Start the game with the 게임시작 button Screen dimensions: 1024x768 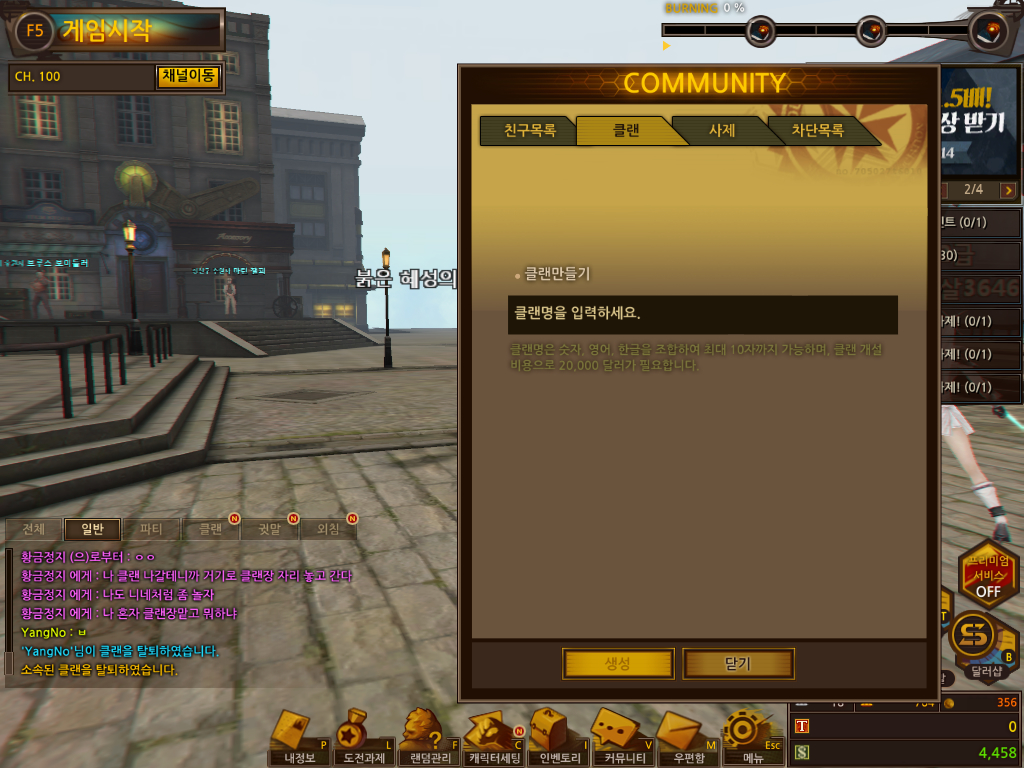pos(105,31)
